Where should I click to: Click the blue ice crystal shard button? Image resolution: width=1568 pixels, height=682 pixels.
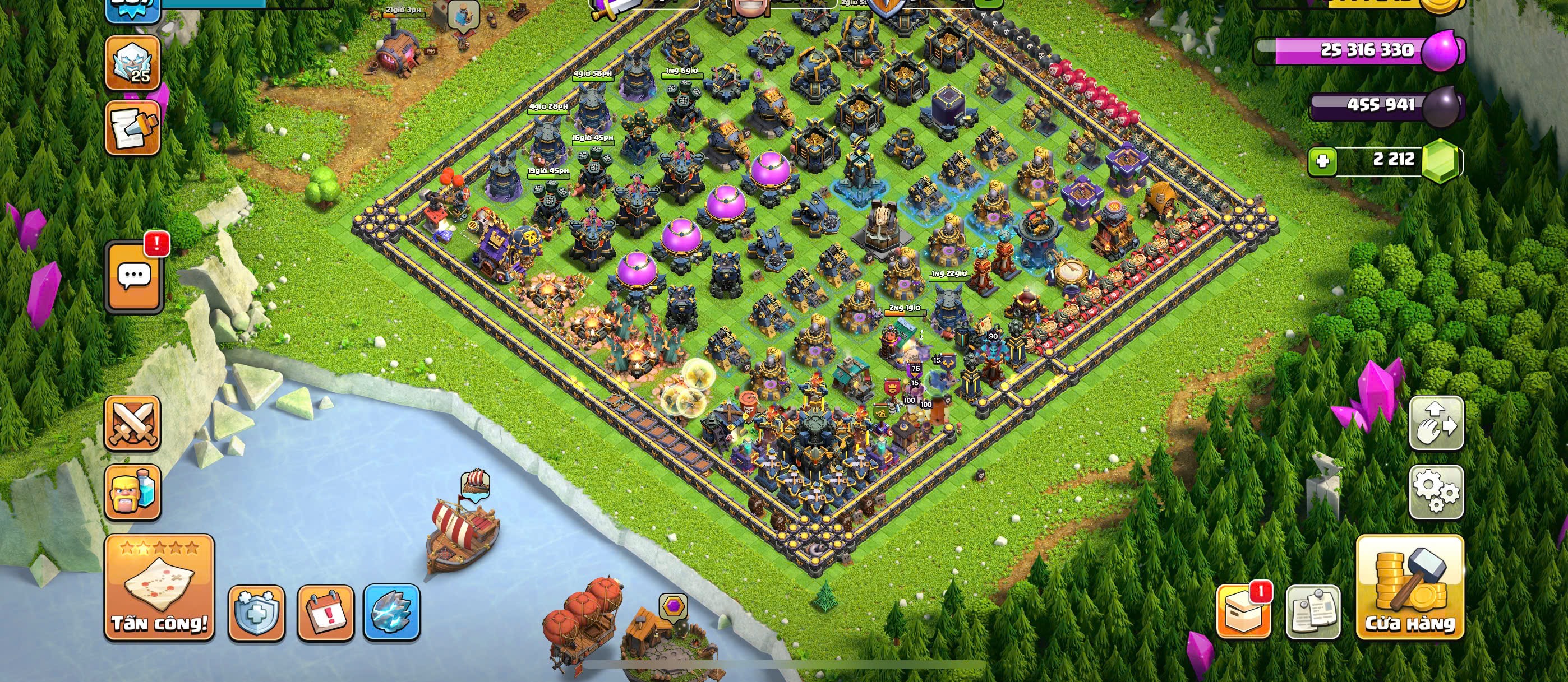click(x=392, y=613)
